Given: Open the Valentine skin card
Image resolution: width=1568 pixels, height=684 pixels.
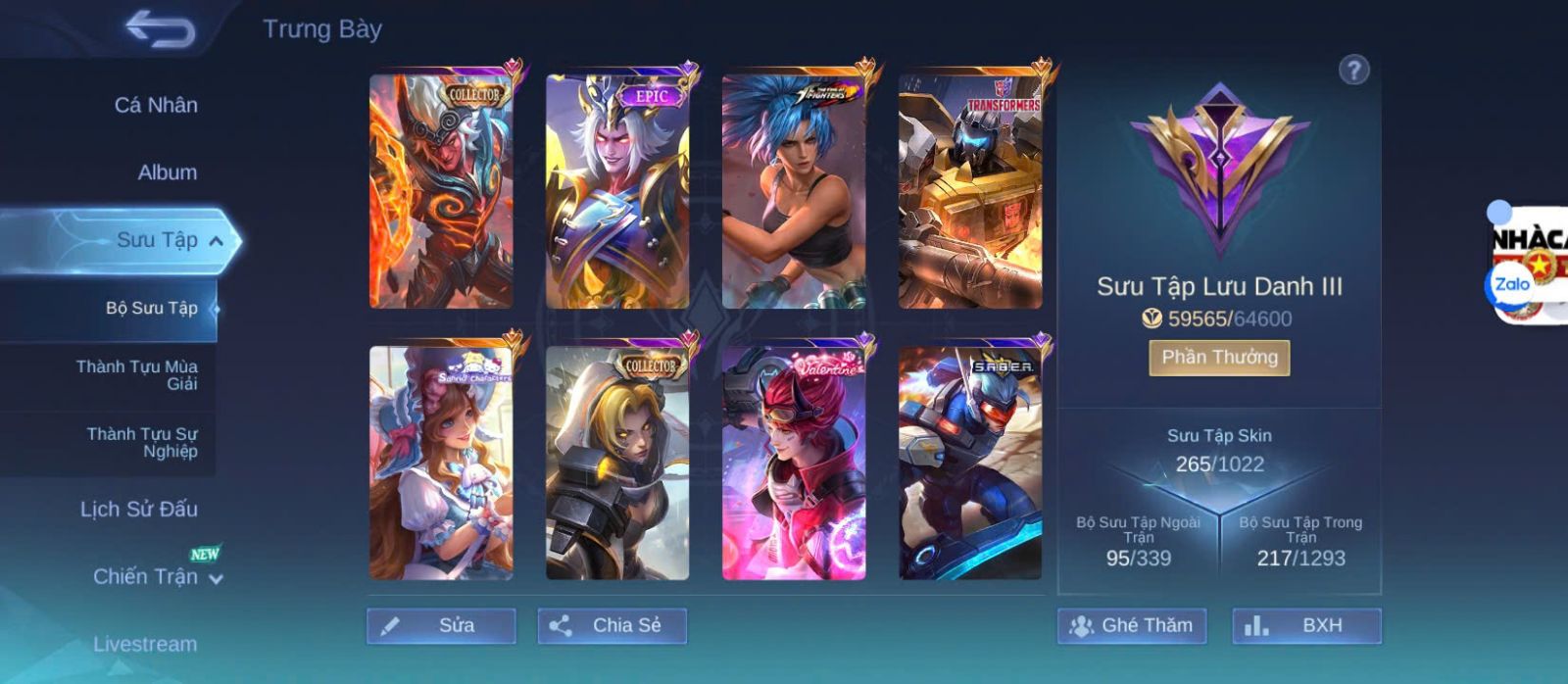Looking at the screenshot, I should (x=794, y=463).
